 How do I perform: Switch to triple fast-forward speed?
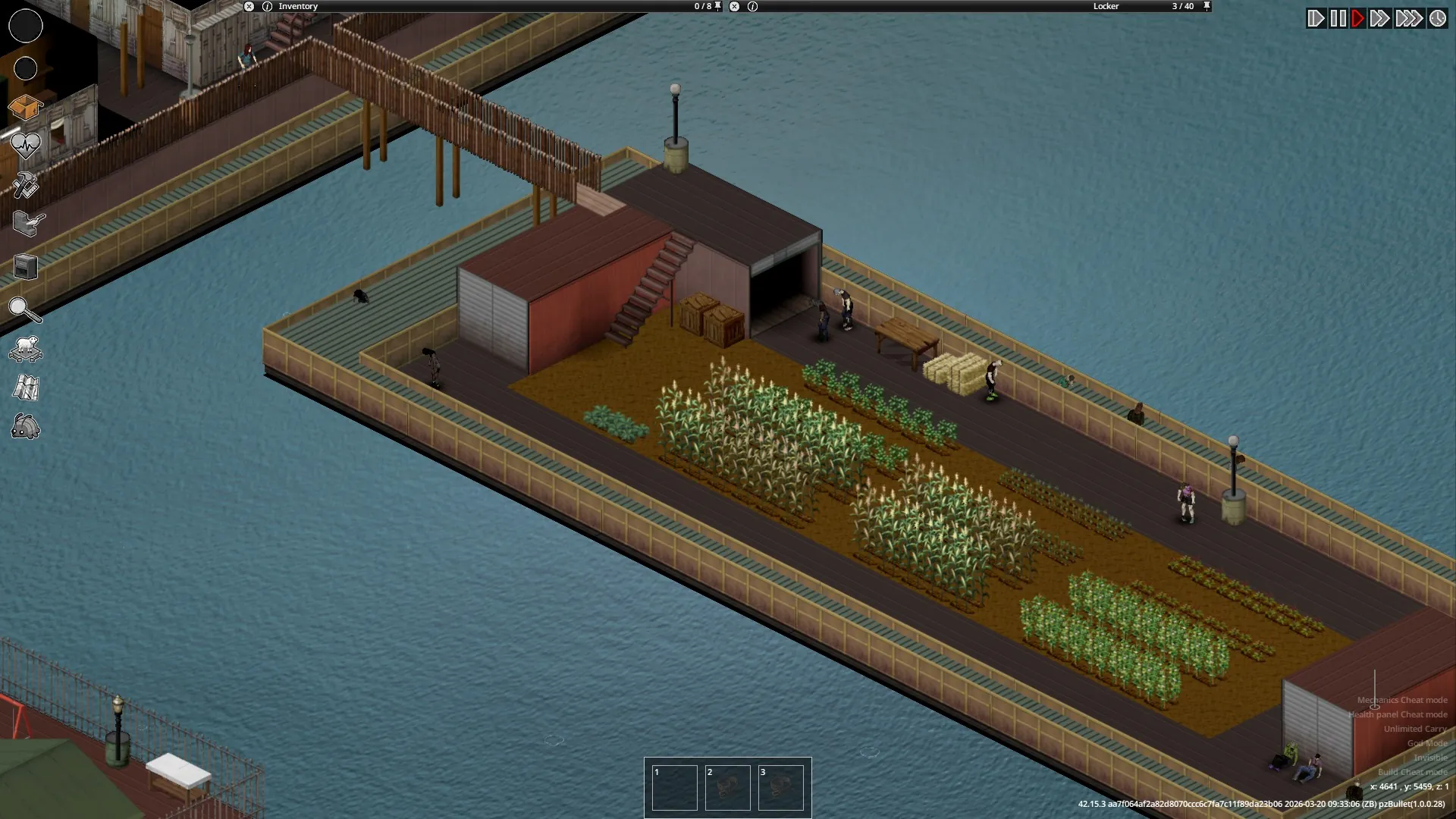coord(1409,18)
